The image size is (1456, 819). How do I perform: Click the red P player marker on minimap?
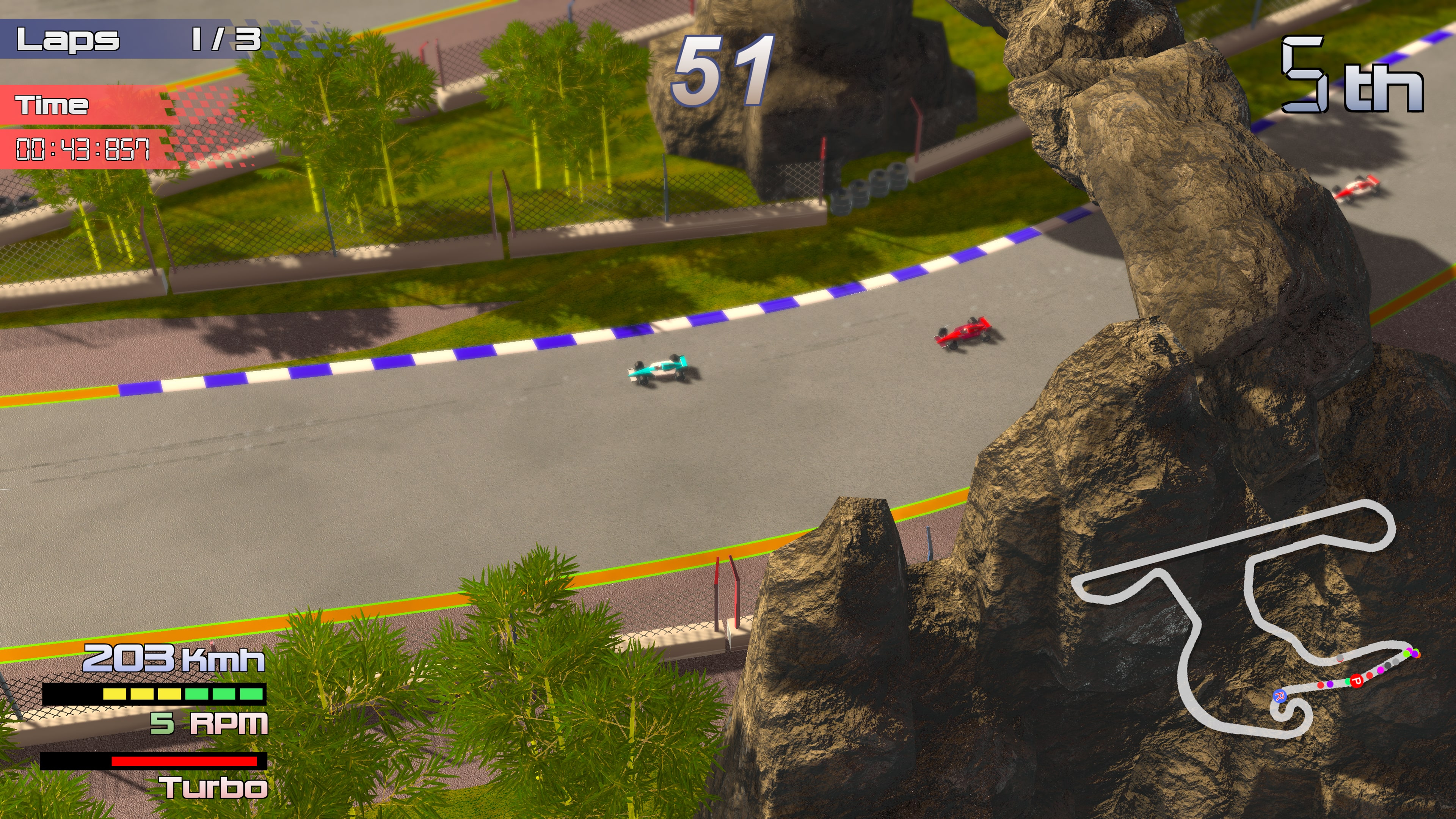click(1357, 682)
